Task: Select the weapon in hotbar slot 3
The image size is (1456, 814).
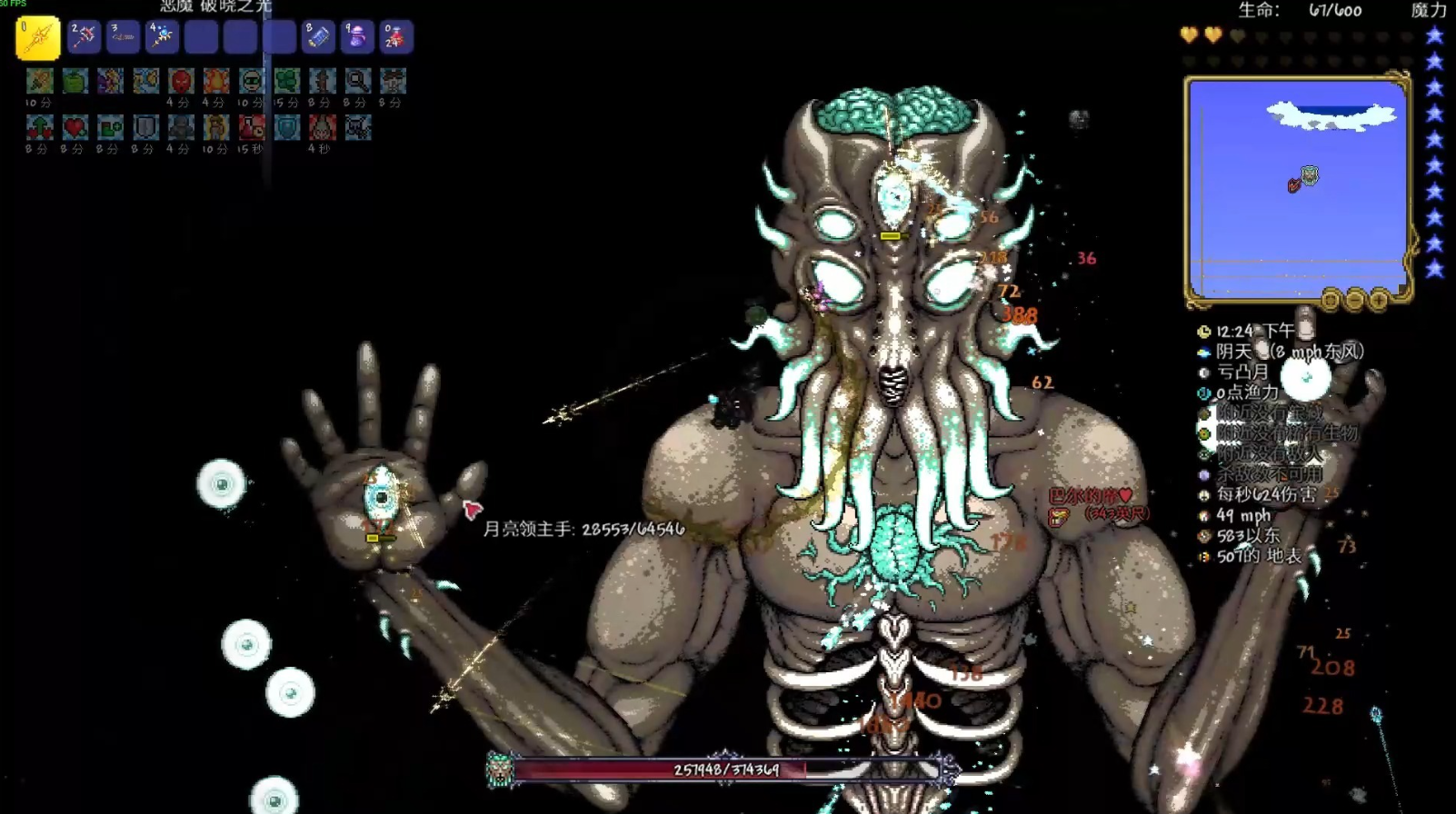Action: [x=123, y=37]
